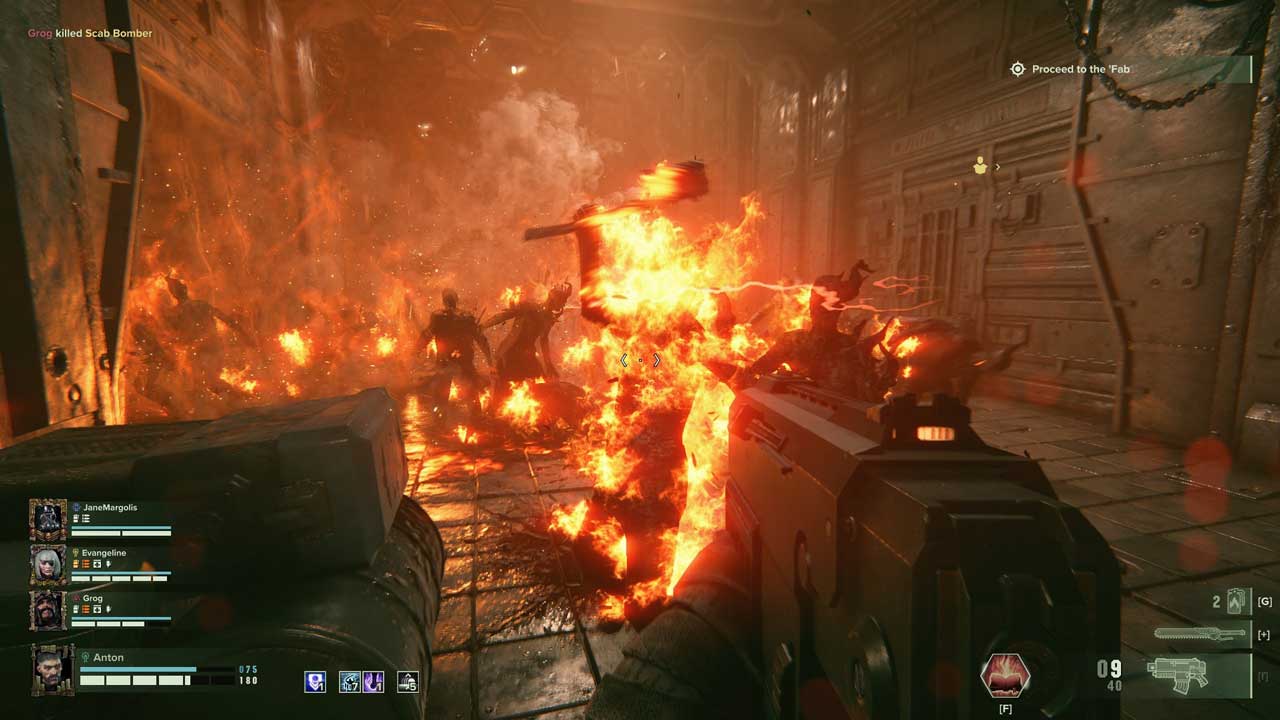Click the purple hands buff icon

click(x=373, y=682)
